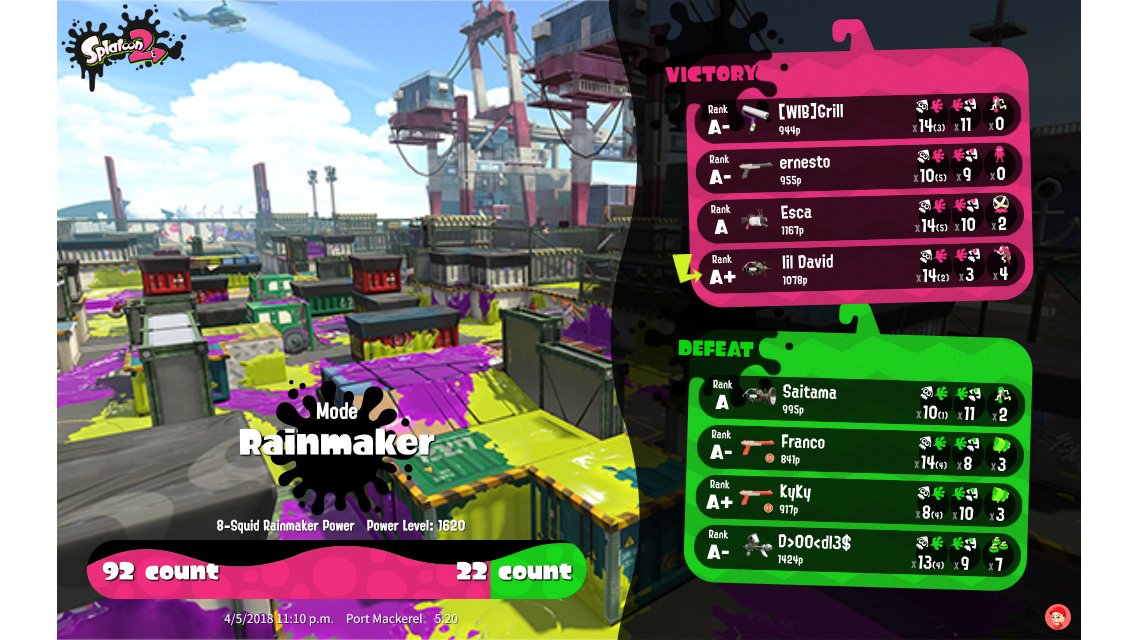Viewport: 1138px width, 640px height.
Task: Open Esca's player entry
Action: point(860,217)
